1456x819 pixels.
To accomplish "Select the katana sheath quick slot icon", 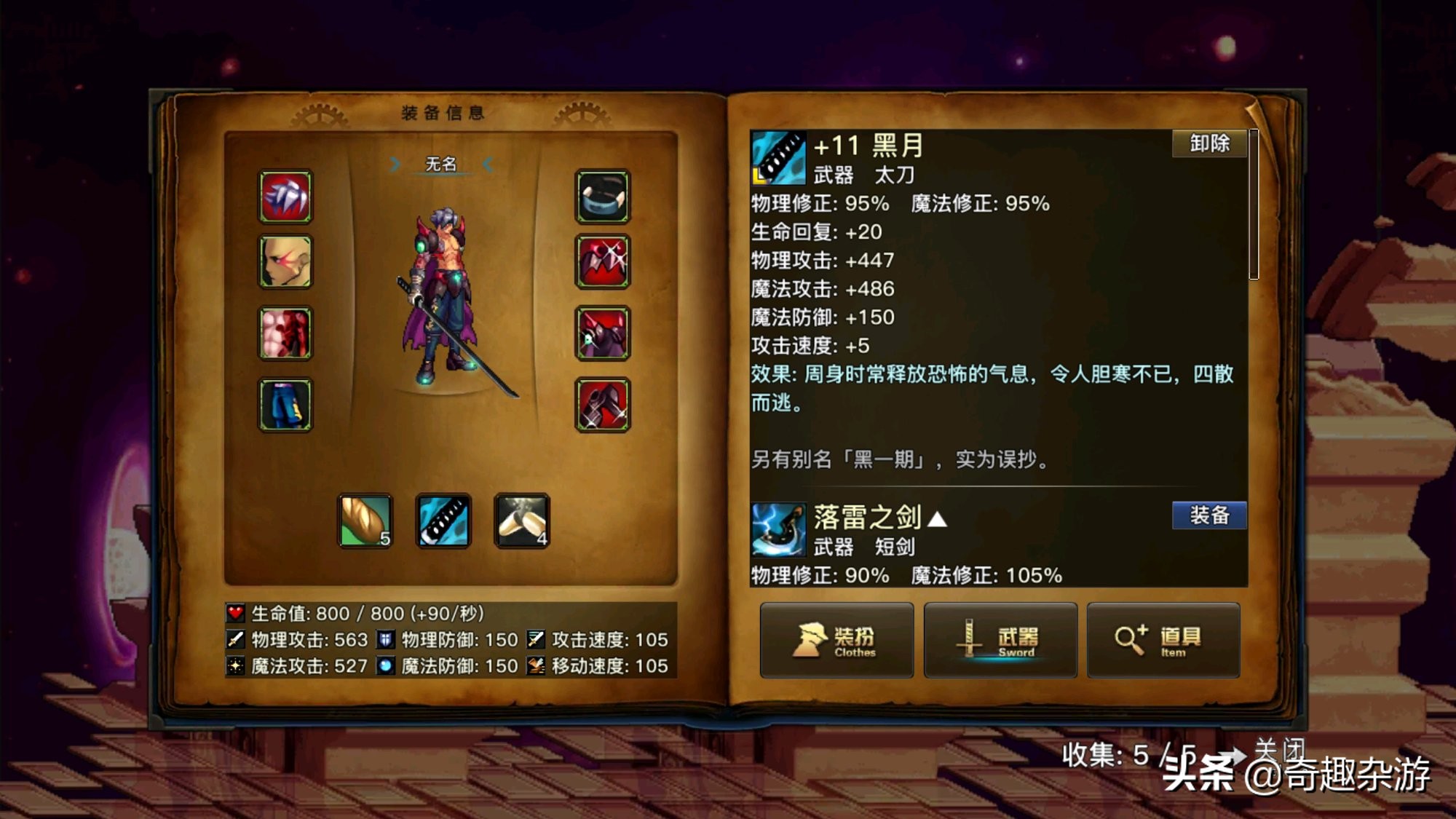I will pyautogui.click(x=444, y=521).
